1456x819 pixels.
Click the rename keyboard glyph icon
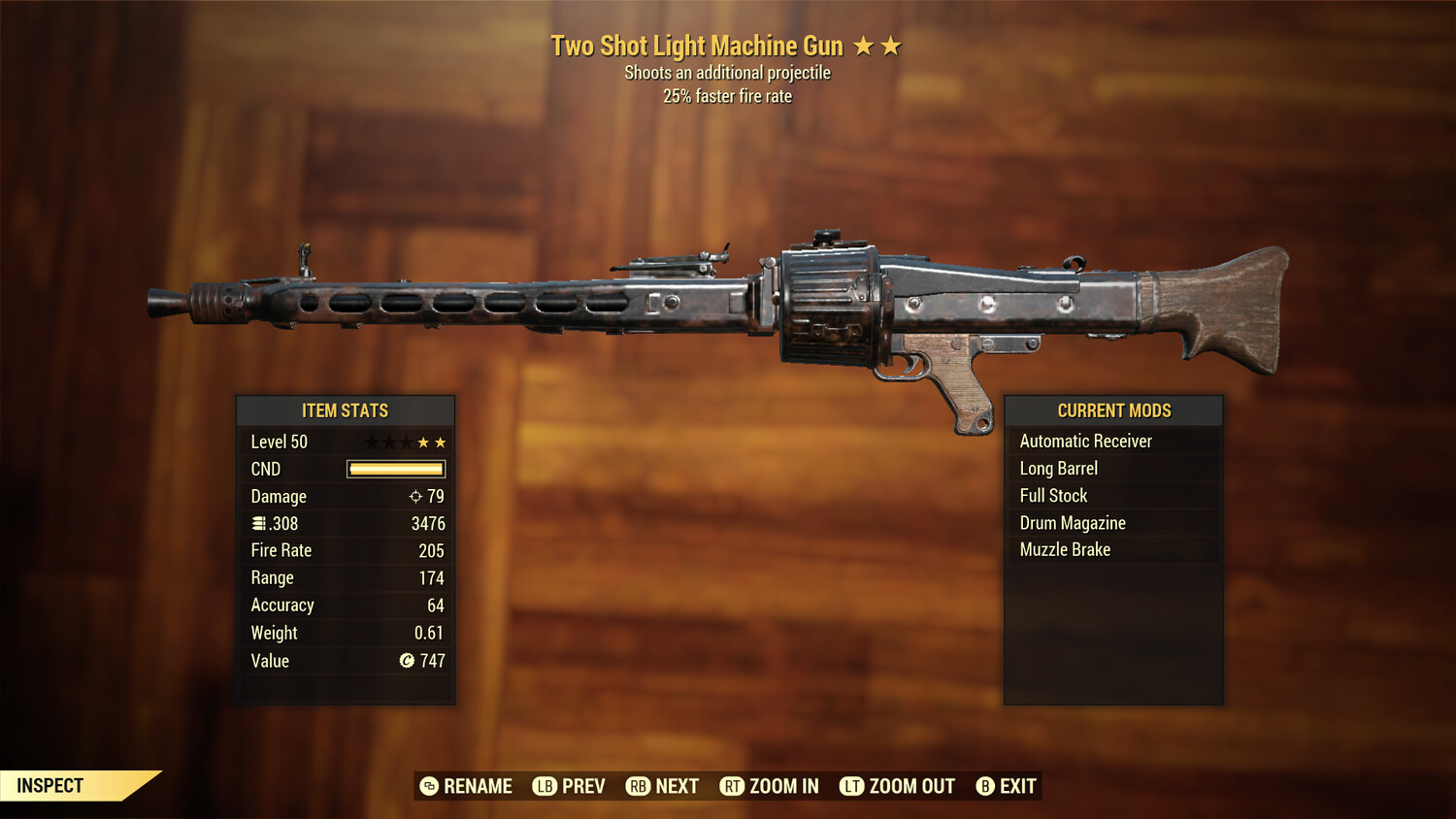[427, 786]
